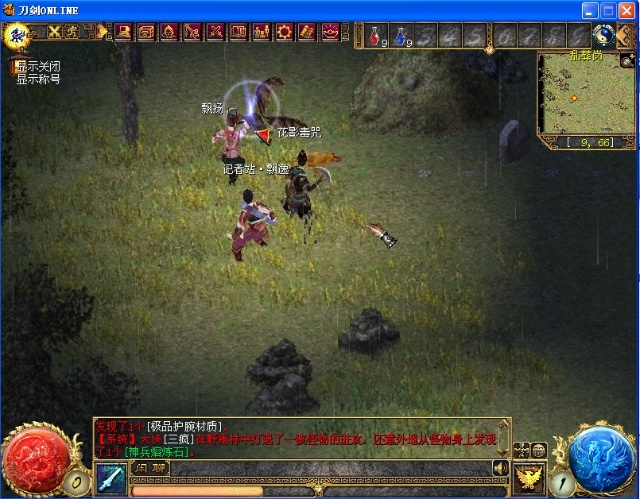Toggle the speaker sound icon
The height and width of the screenshot is (499, 640).
(x=500, y=468)
